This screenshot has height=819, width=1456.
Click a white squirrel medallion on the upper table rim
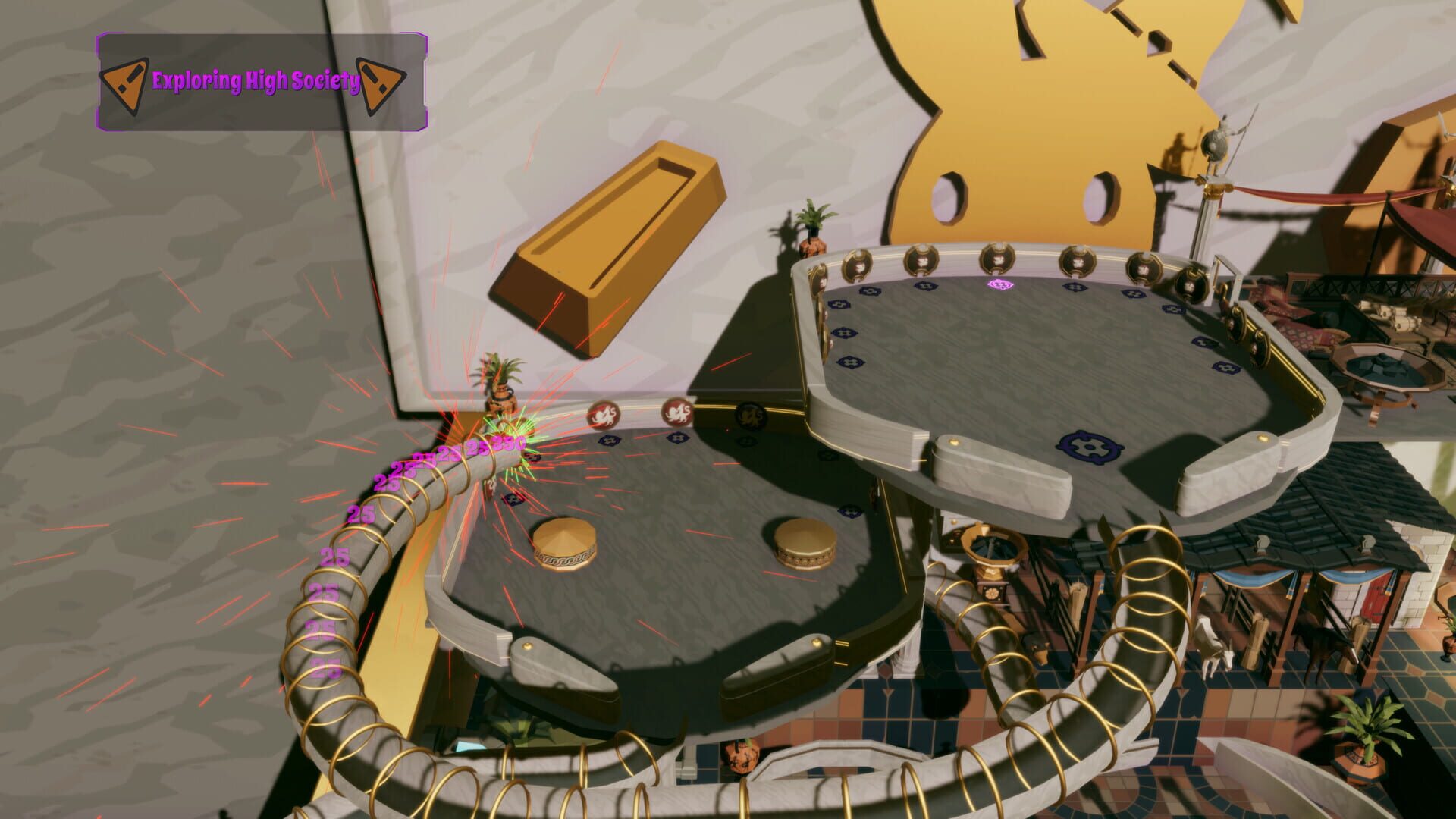tap(999, 259)
